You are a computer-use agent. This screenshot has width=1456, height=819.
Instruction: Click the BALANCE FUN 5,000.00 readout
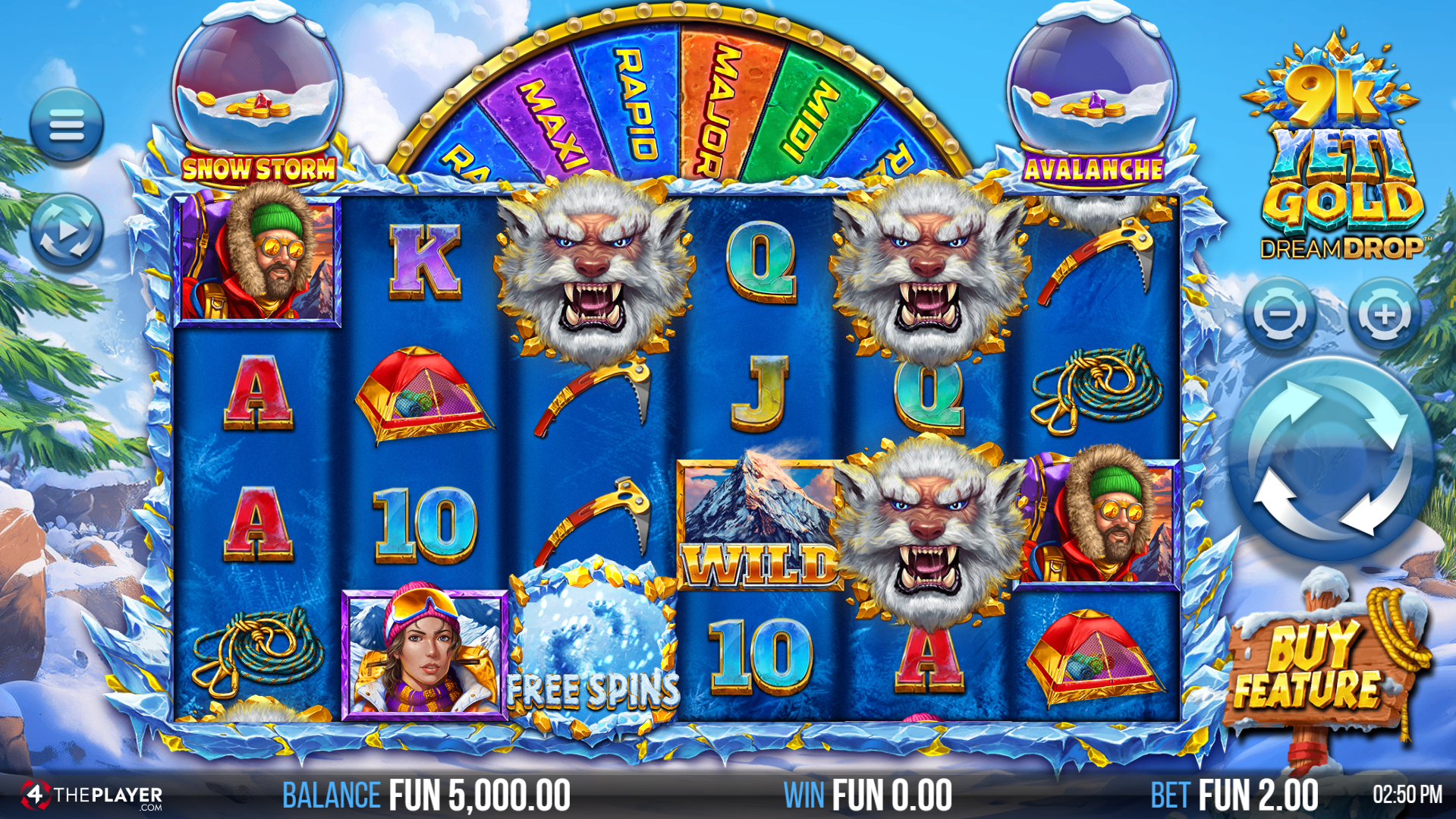coord(425,794)
